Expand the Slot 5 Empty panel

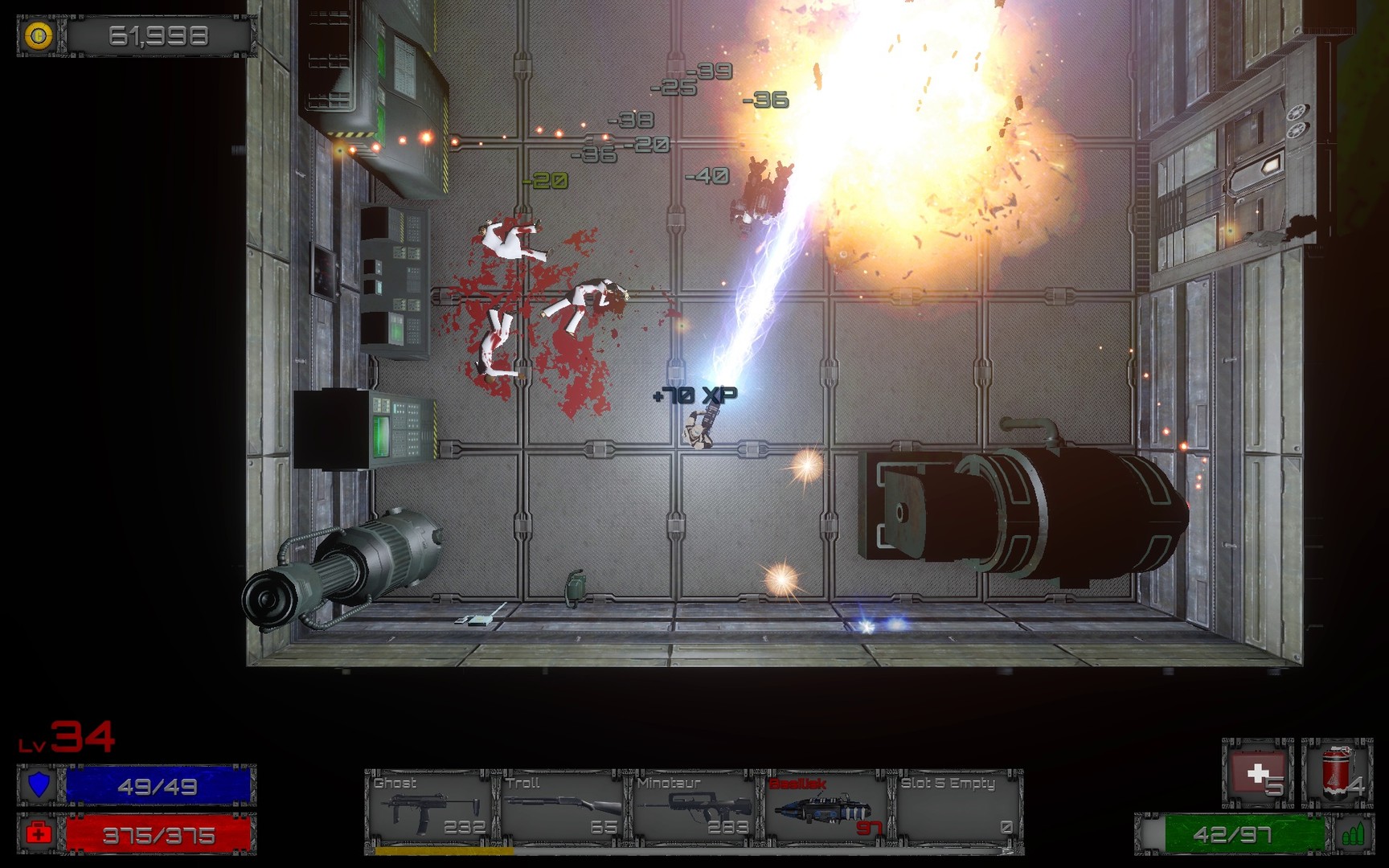tap(953, 812)
